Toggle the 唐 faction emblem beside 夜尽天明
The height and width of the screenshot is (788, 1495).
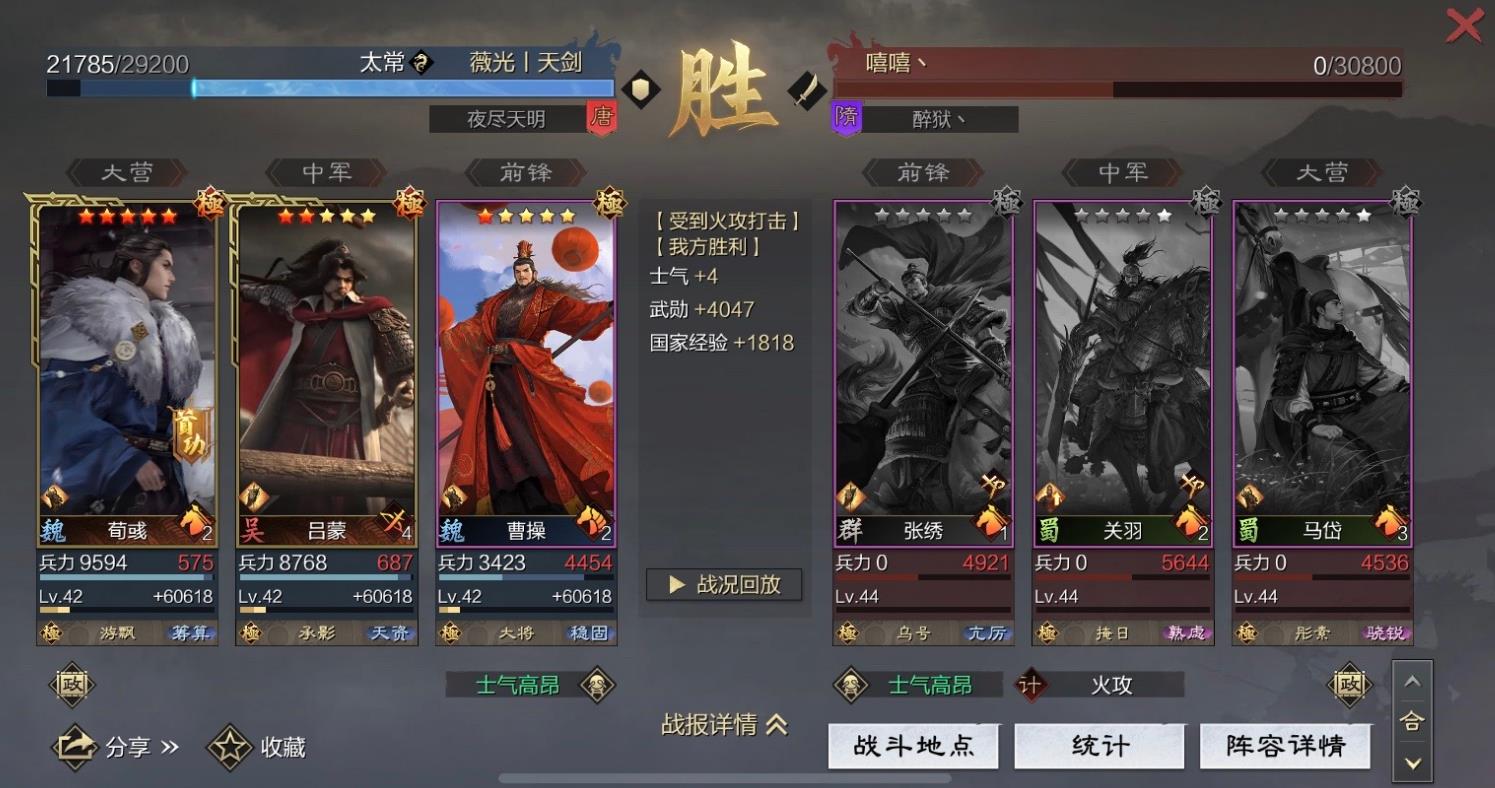602,118
